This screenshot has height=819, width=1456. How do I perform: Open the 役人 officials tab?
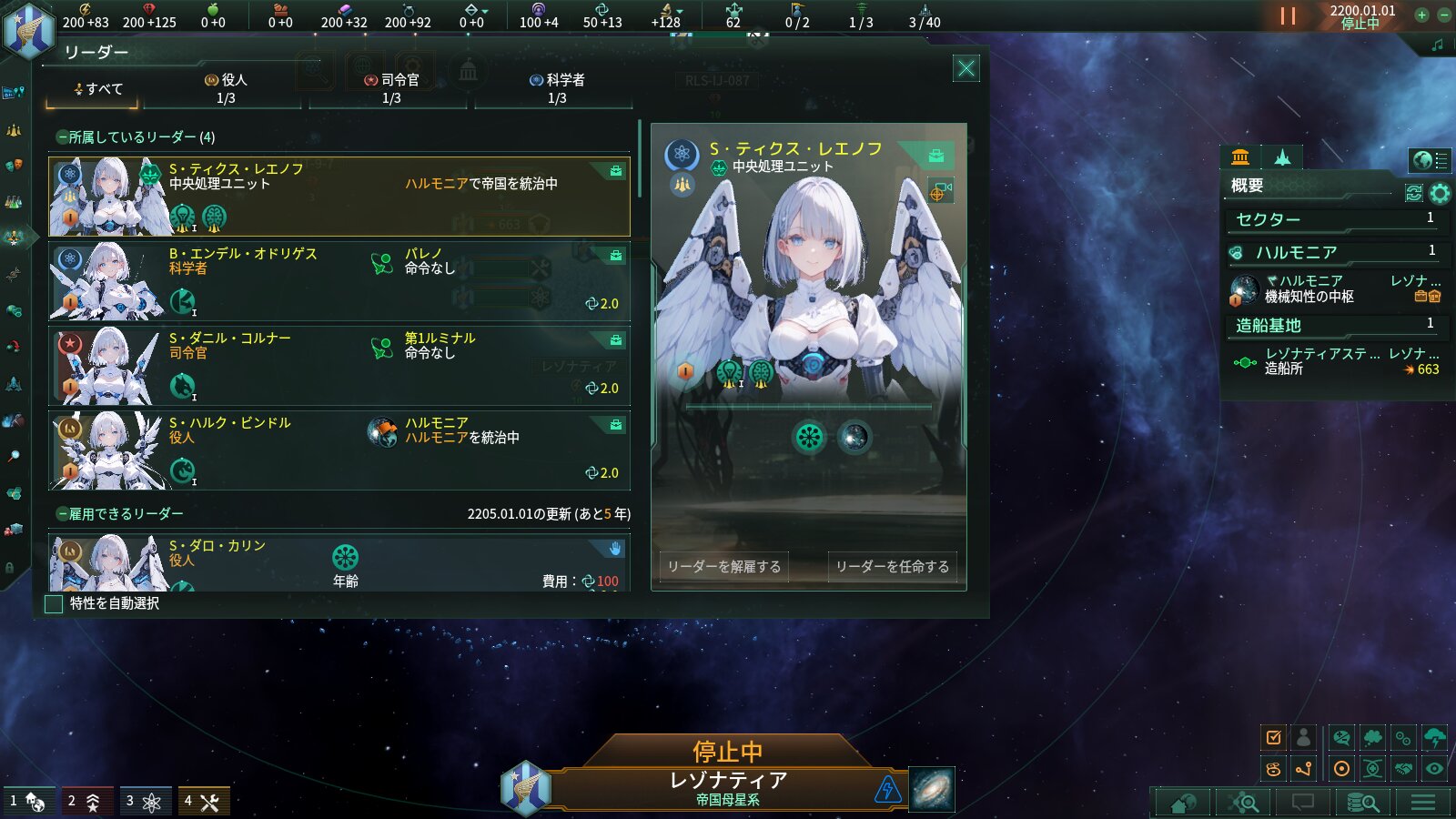tap(226, 88)
